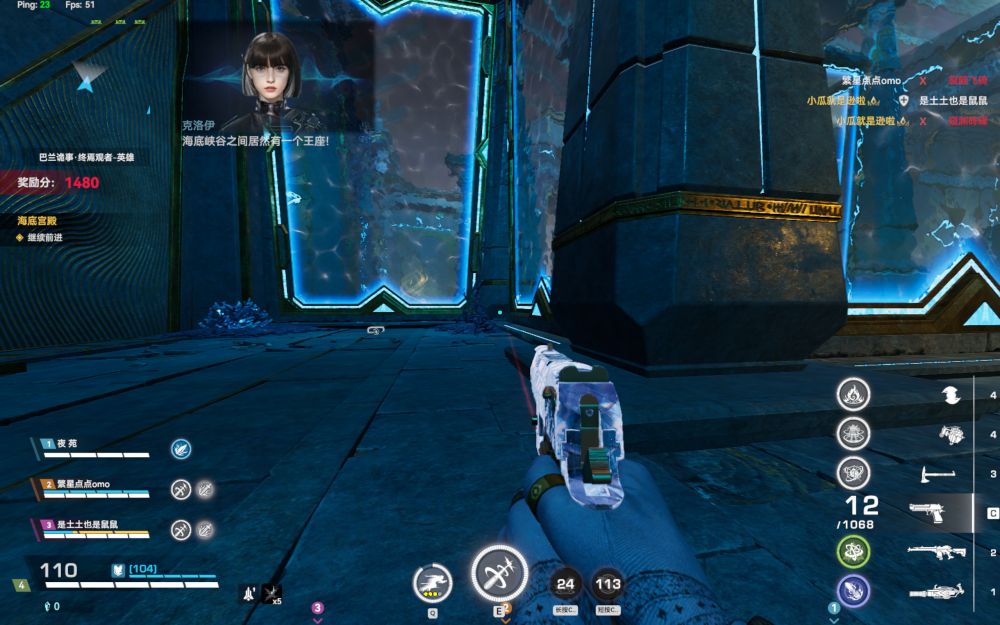Click the x5 consumable item icon
This screenshot has height=625, width=1000.
271,593
